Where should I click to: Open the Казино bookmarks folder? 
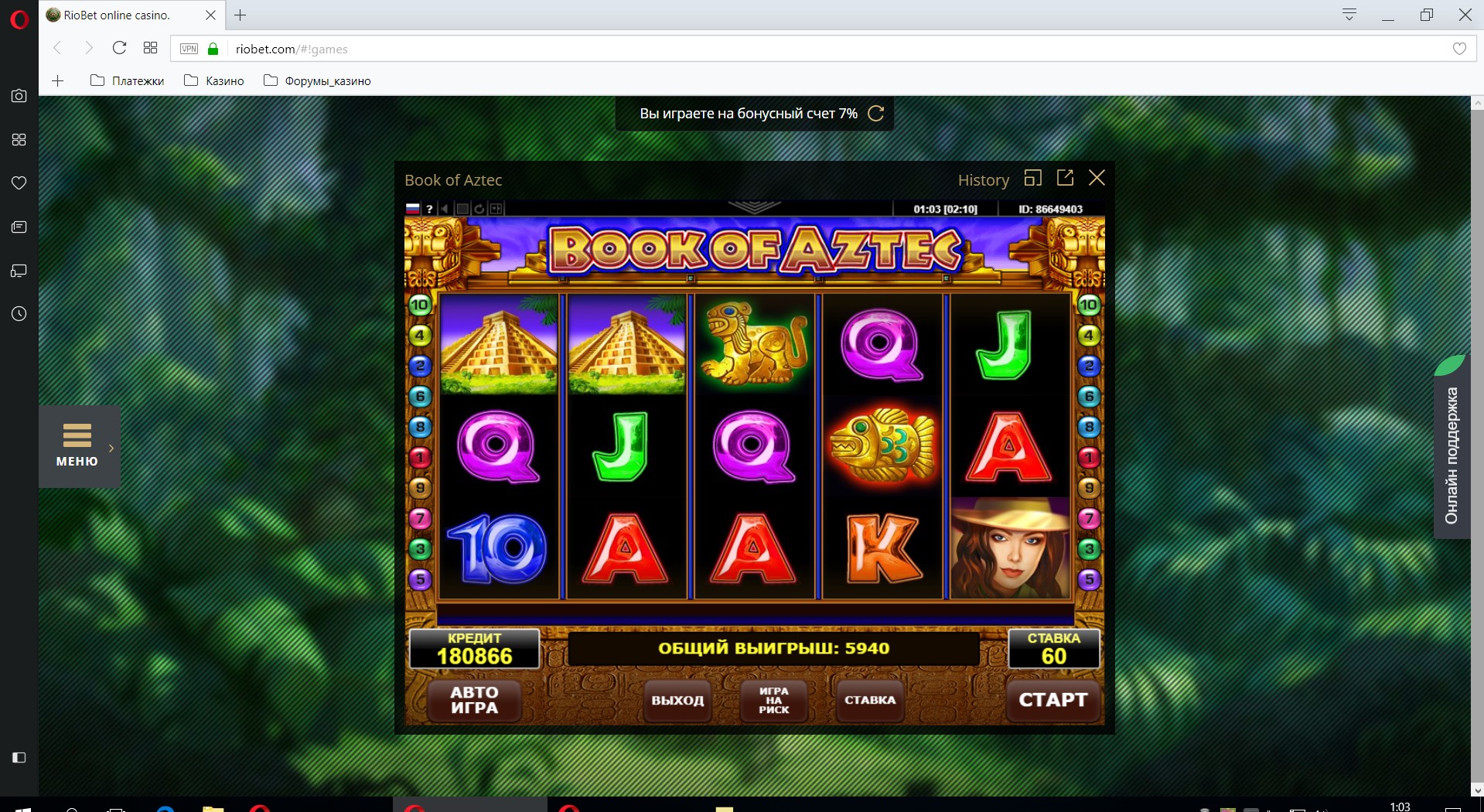tap(214, 81)
